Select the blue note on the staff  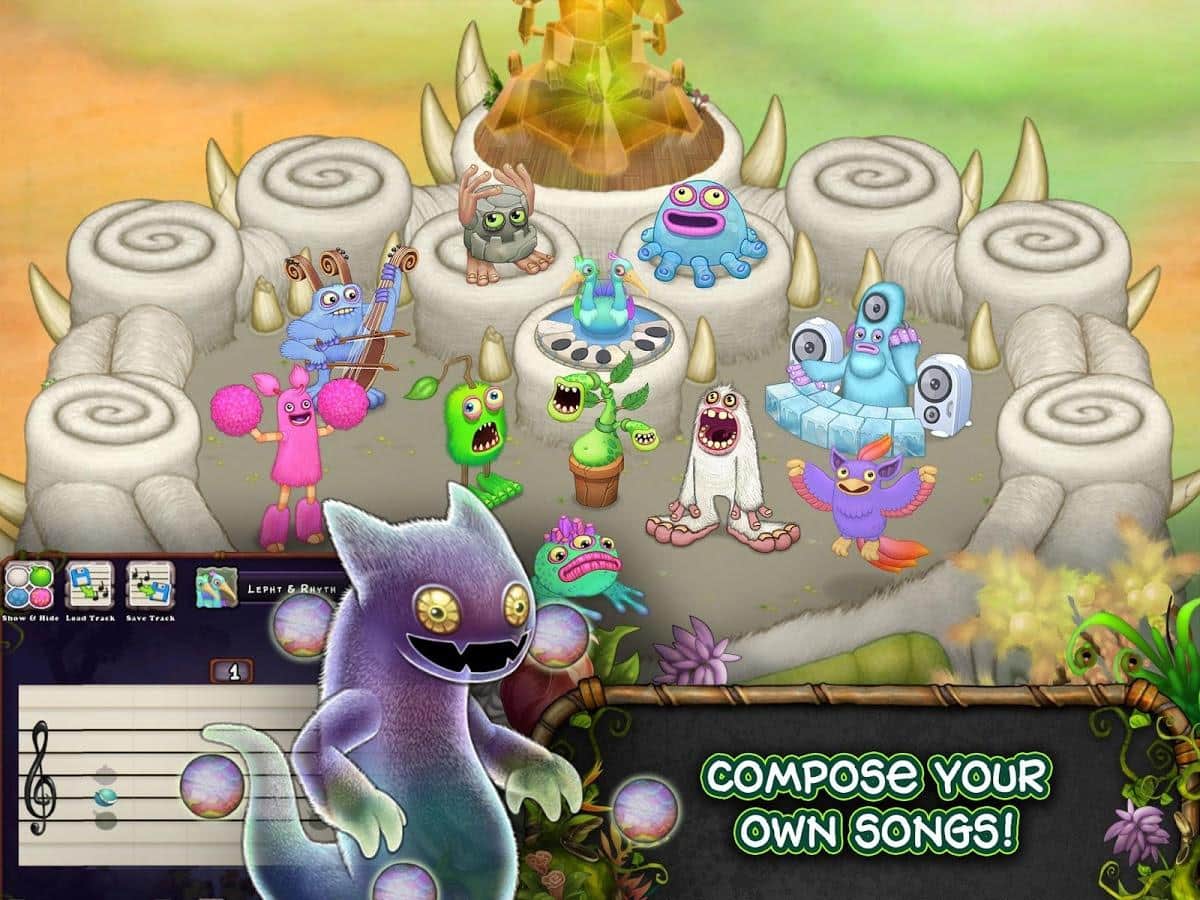(x=106, y=796)
